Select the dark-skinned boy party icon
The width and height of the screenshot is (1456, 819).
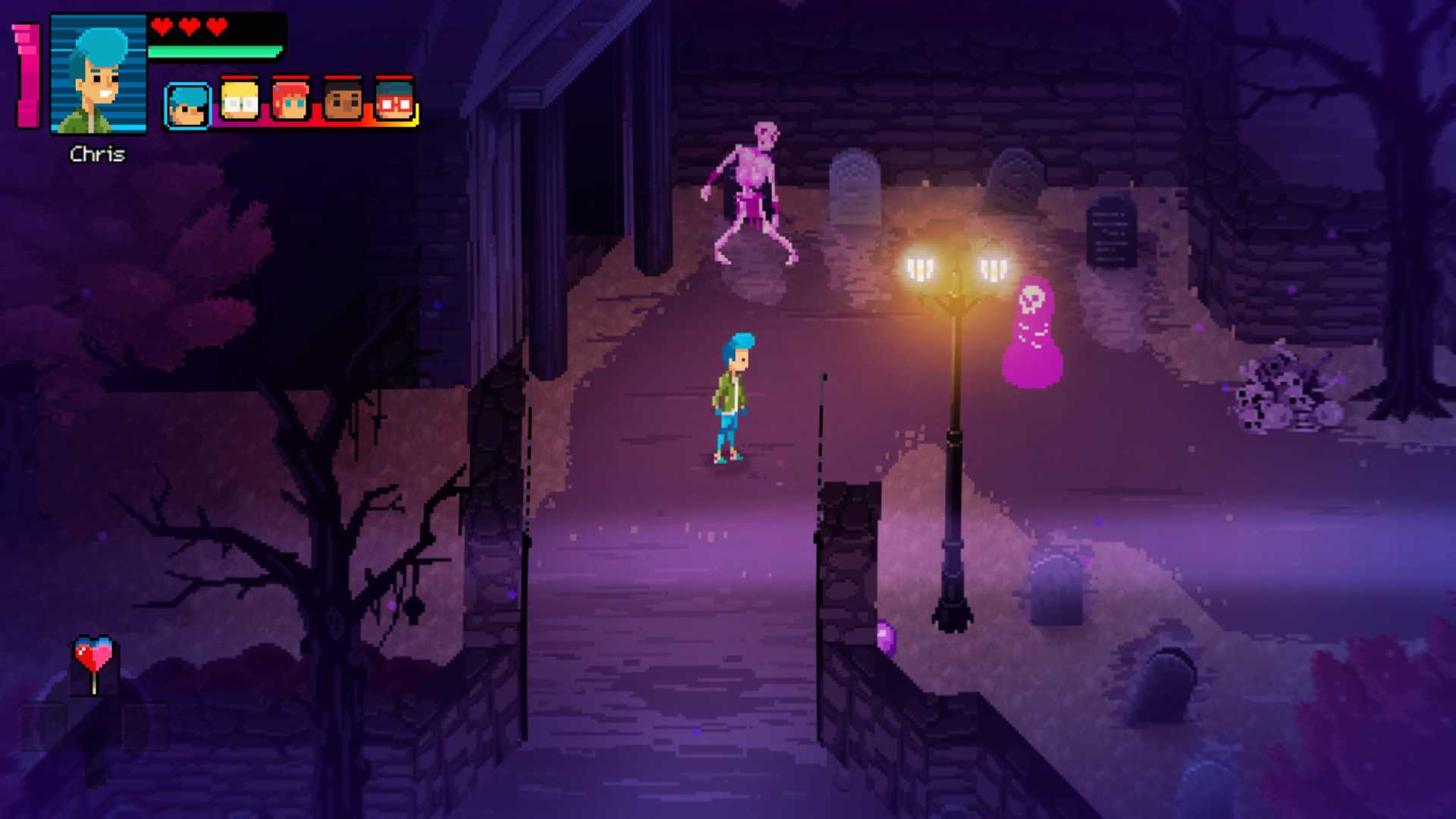(343, 99)
